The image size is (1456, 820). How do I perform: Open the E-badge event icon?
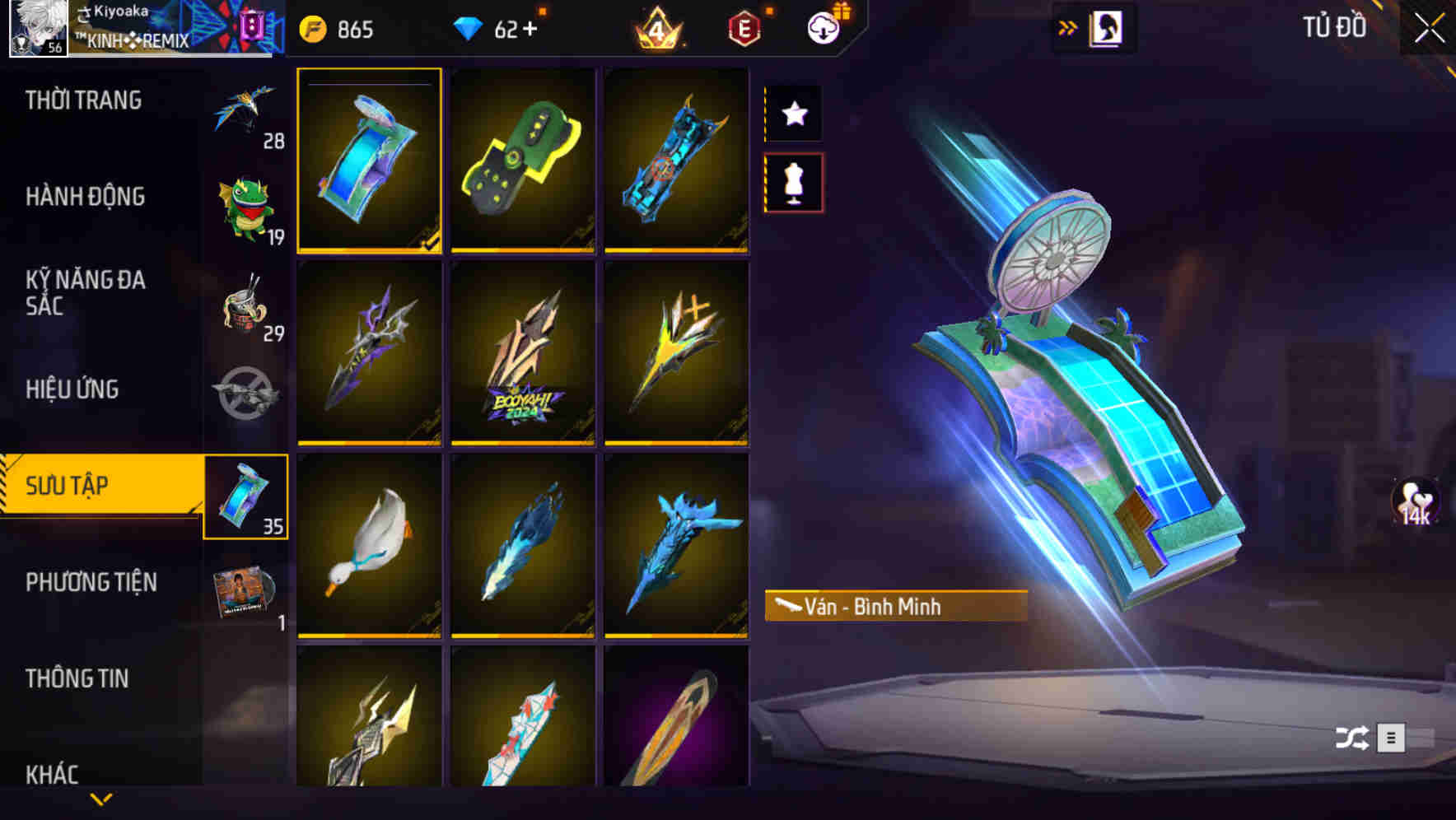click(x=743, y=29)
